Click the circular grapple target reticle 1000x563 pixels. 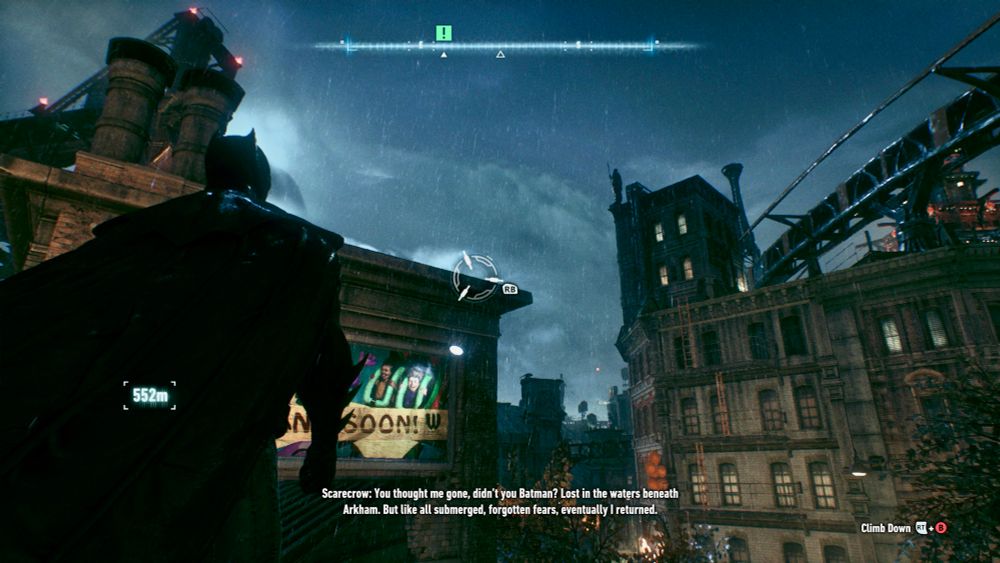click(x=474, y=277)
